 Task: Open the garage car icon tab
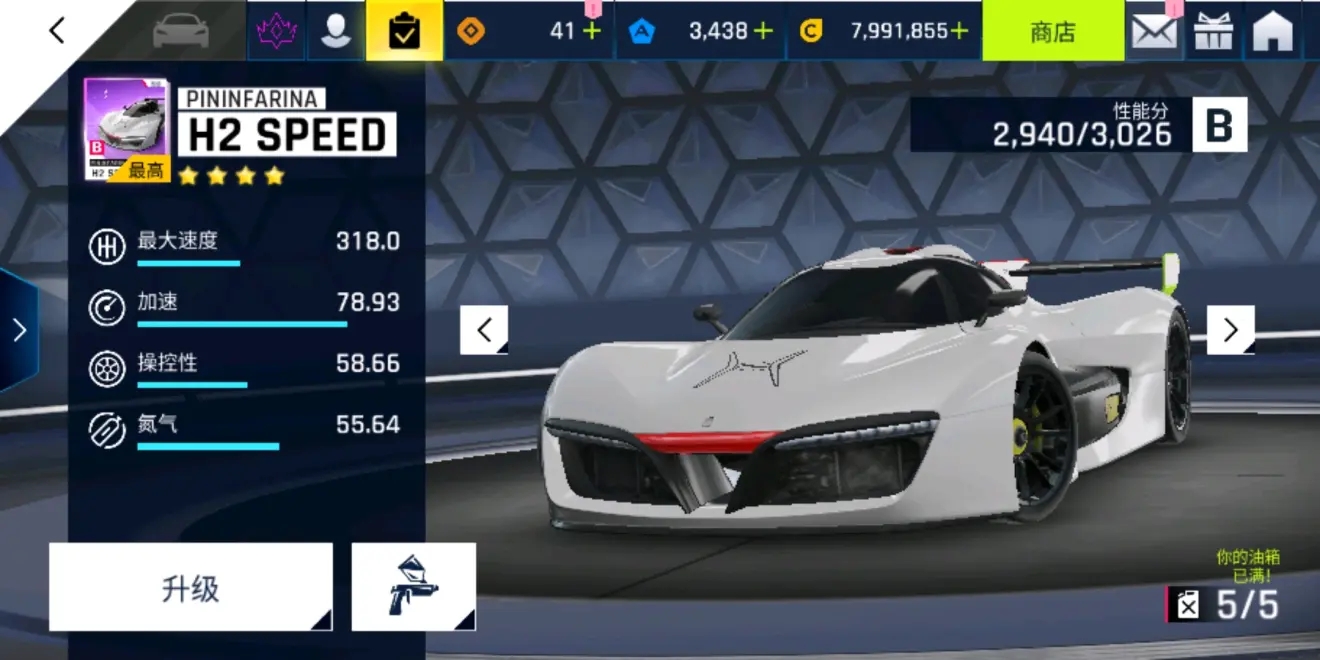tap(181, 31)
